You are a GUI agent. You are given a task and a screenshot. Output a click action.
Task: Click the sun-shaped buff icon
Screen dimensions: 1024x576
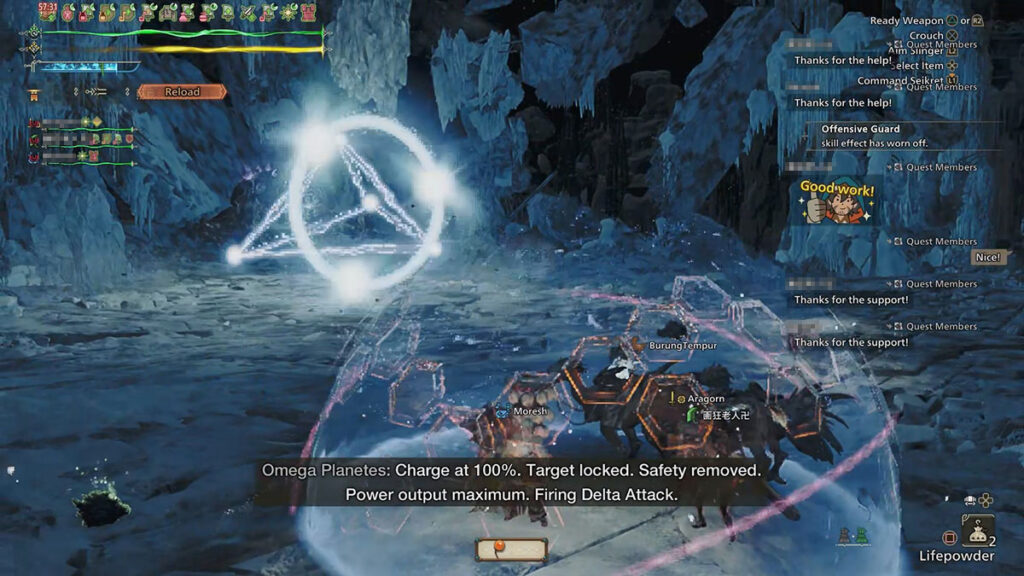(x=289, y=12)
